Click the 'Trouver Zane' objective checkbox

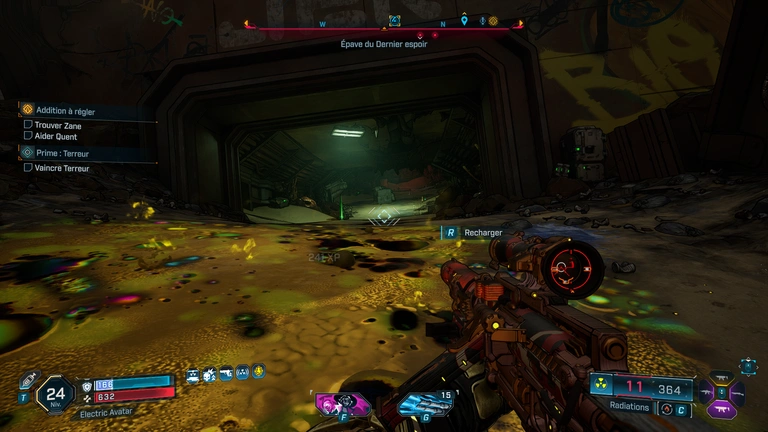coord(28,125)
